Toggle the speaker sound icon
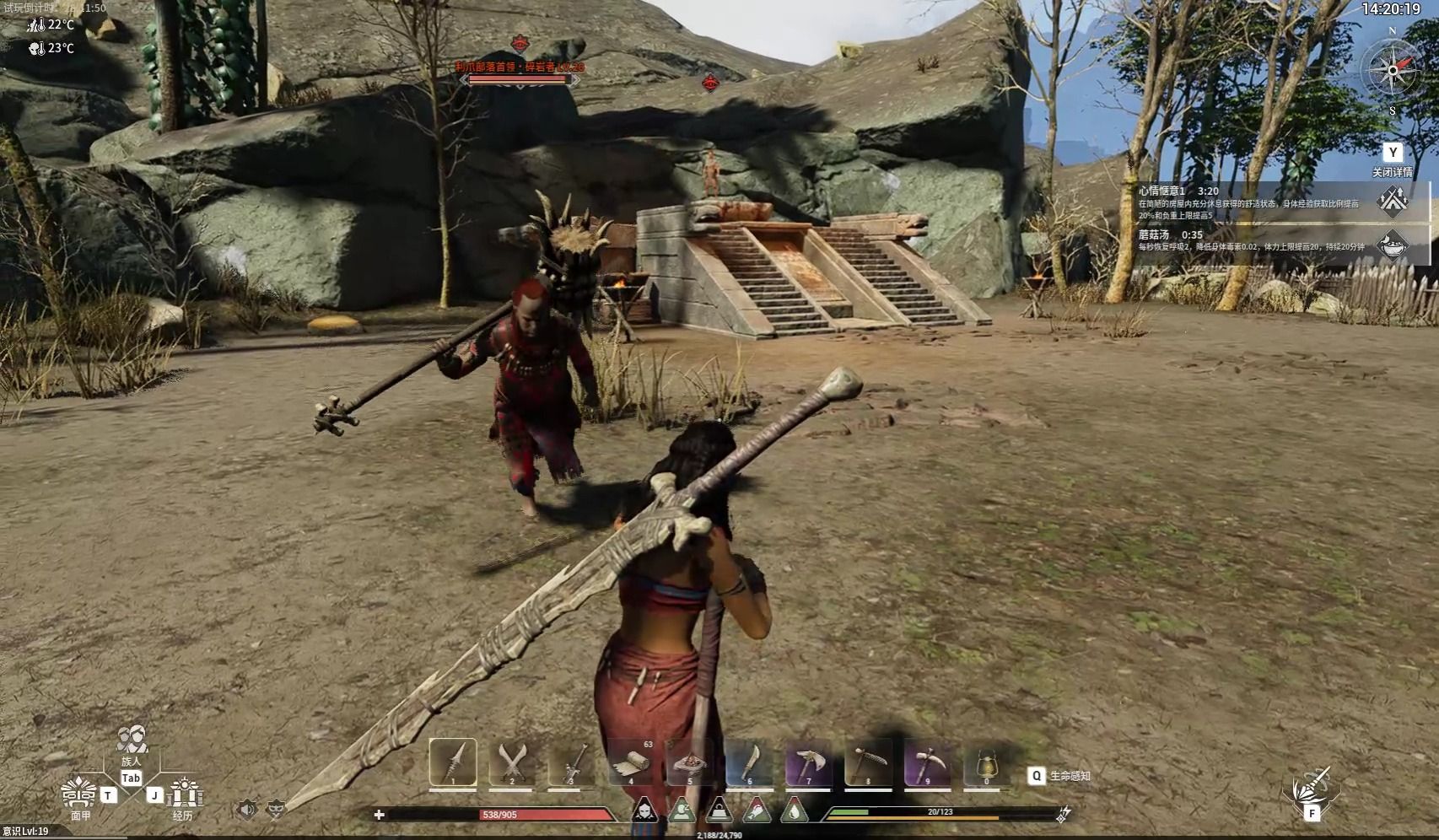 (x=246, y=810)
